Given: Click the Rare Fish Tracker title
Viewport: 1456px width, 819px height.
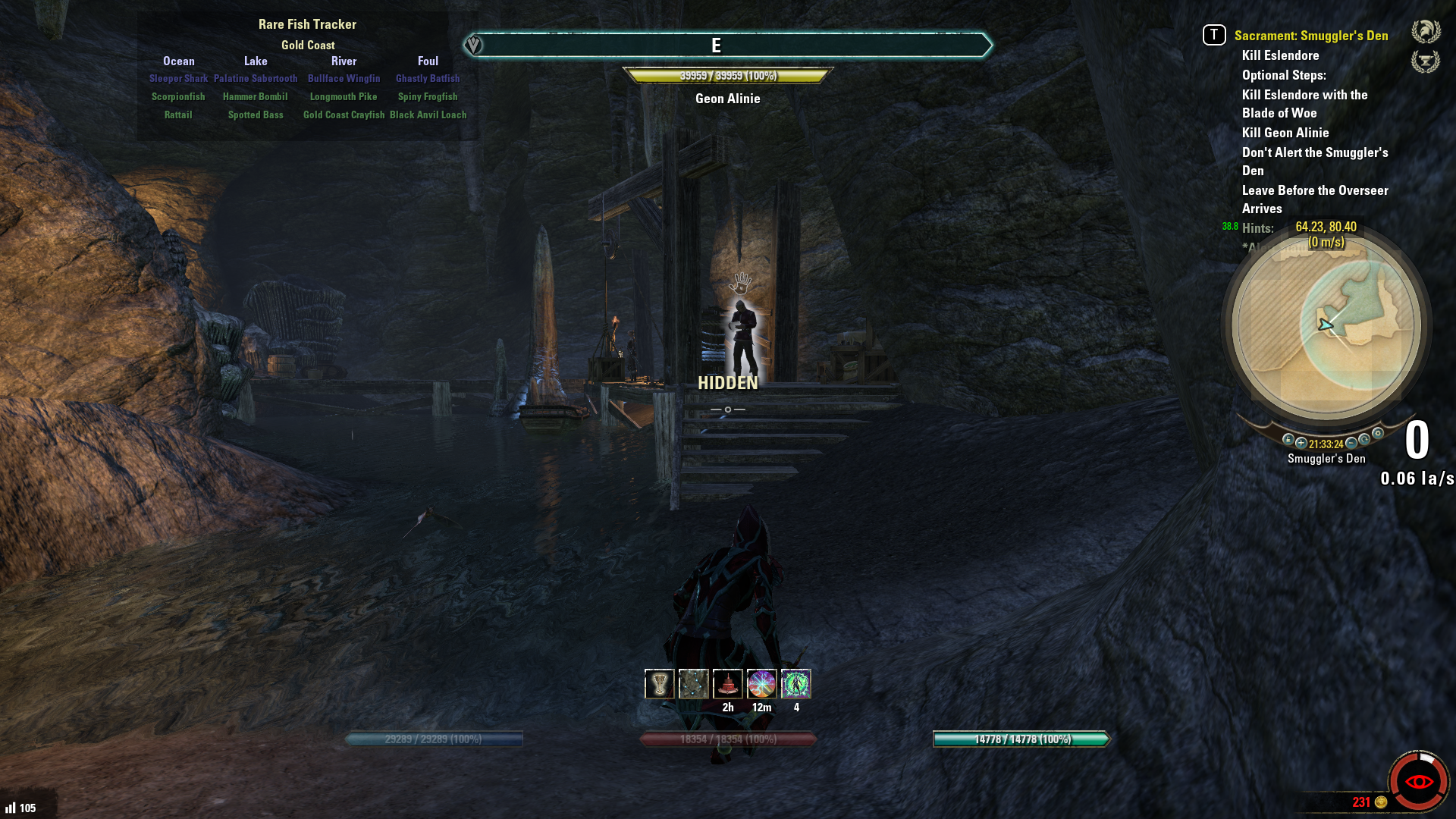Looking at the screenshot, I should click(x=307, y=24).
